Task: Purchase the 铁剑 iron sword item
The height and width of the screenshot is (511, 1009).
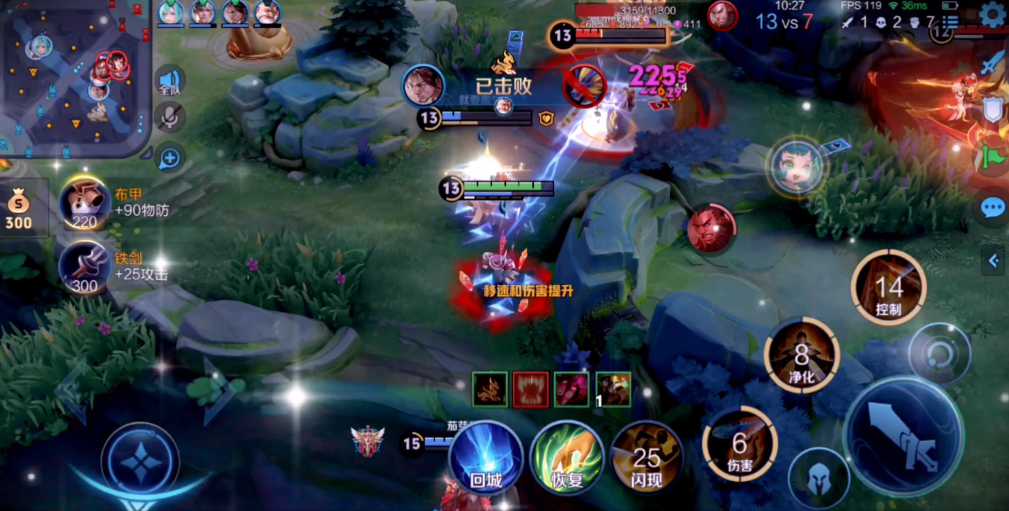Action: 86,266
